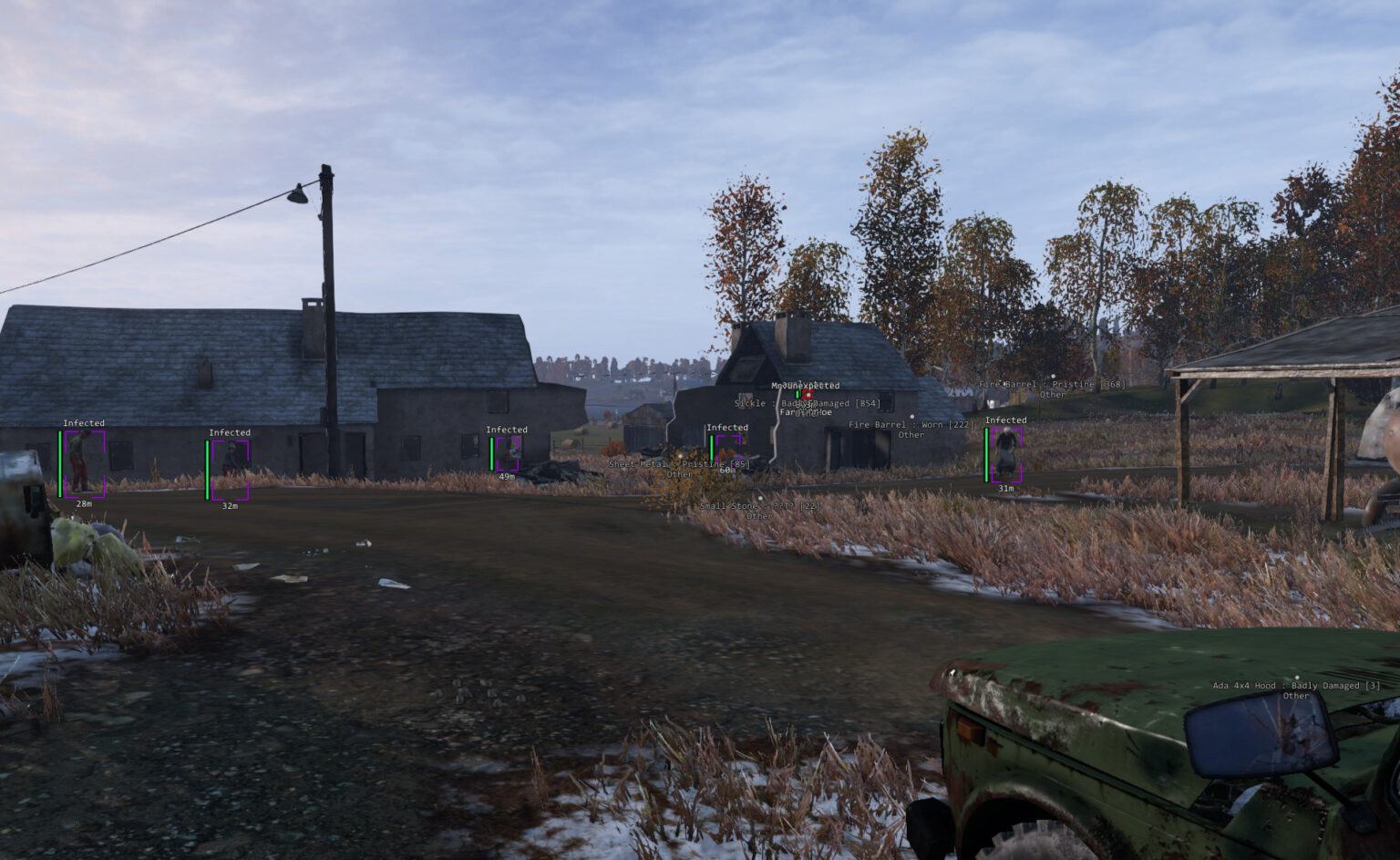Click the Mr. Unexpected player nameplate
The height and width of the screenshot is (860, 1400).
pos(806,385)
